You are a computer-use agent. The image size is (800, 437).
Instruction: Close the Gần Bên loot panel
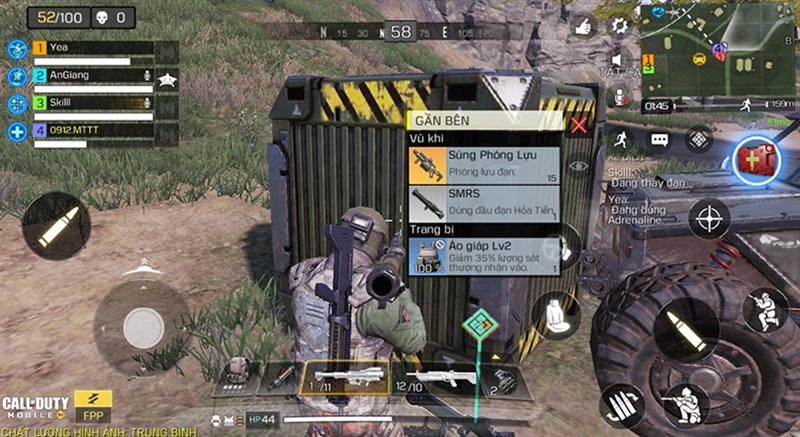point(578,125)
